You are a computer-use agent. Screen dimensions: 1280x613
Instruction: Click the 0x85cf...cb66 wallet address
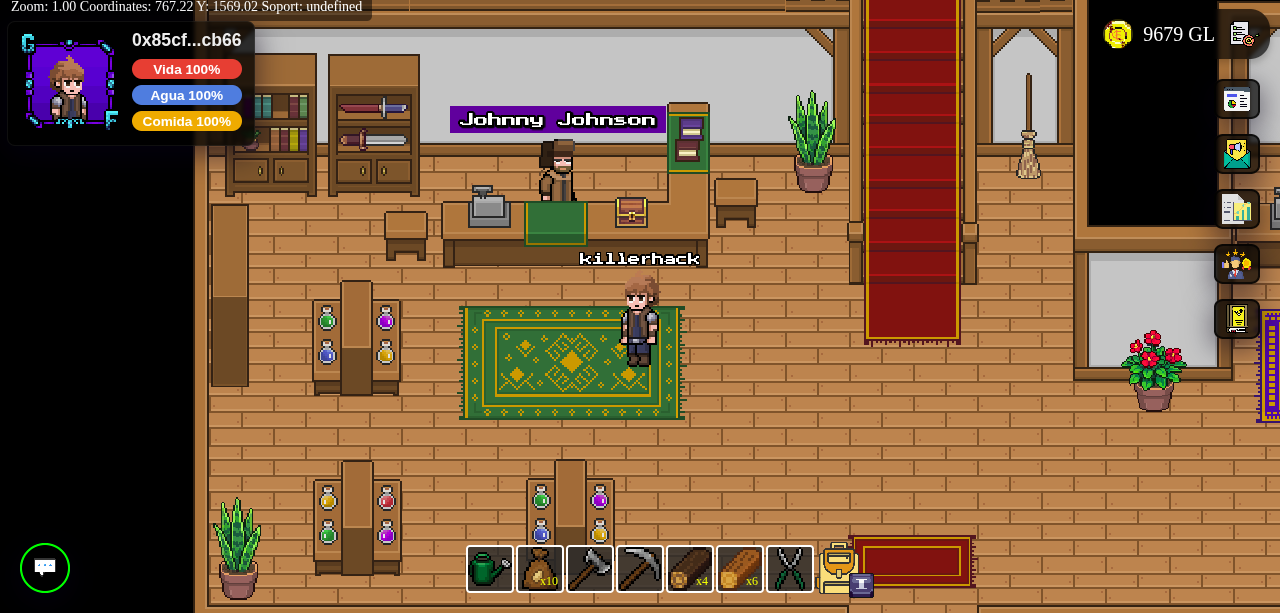pos(187,40)
